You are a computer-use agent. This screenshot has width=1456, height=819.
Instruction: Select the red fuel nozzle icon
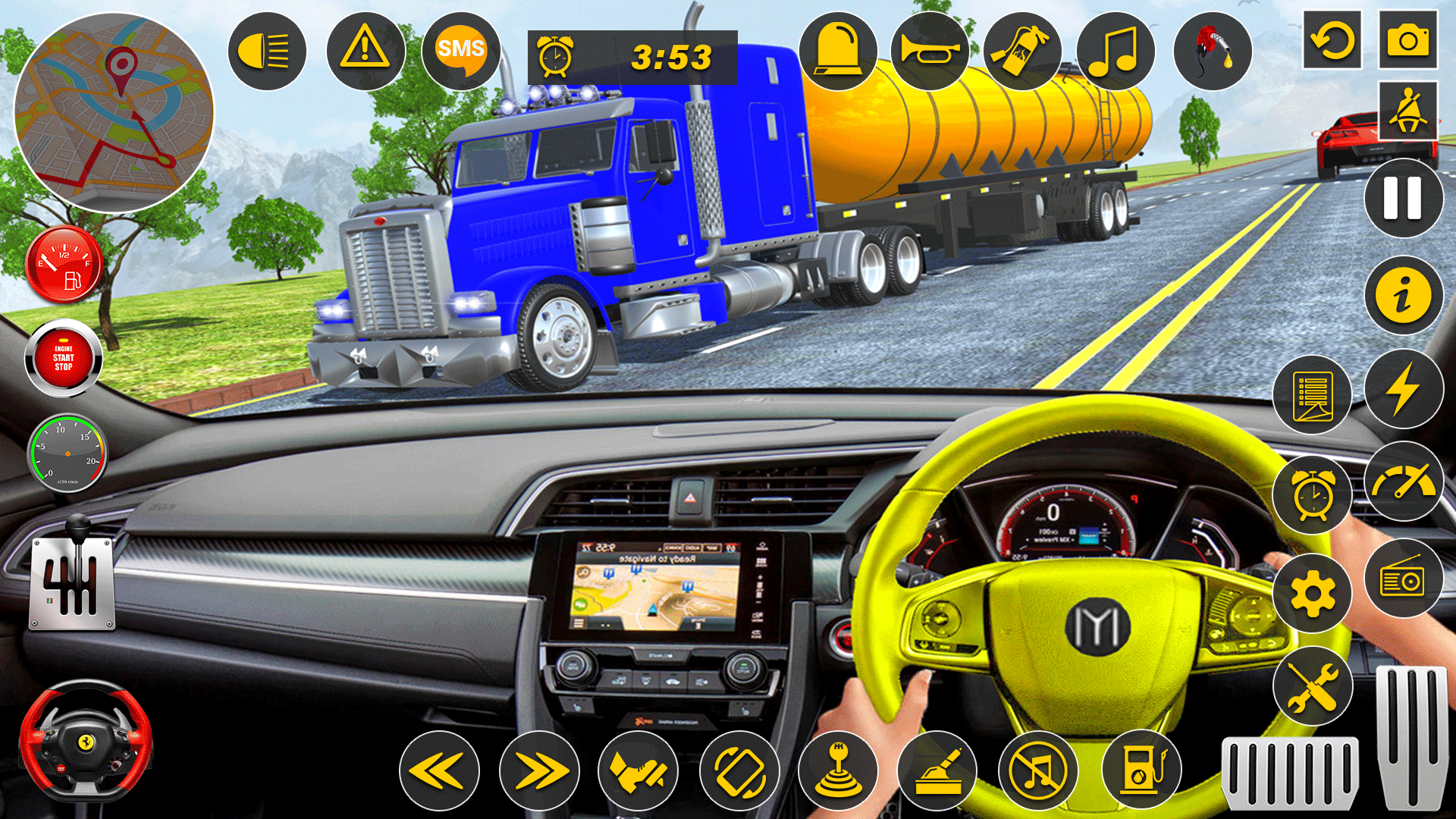pos(1212,52)
